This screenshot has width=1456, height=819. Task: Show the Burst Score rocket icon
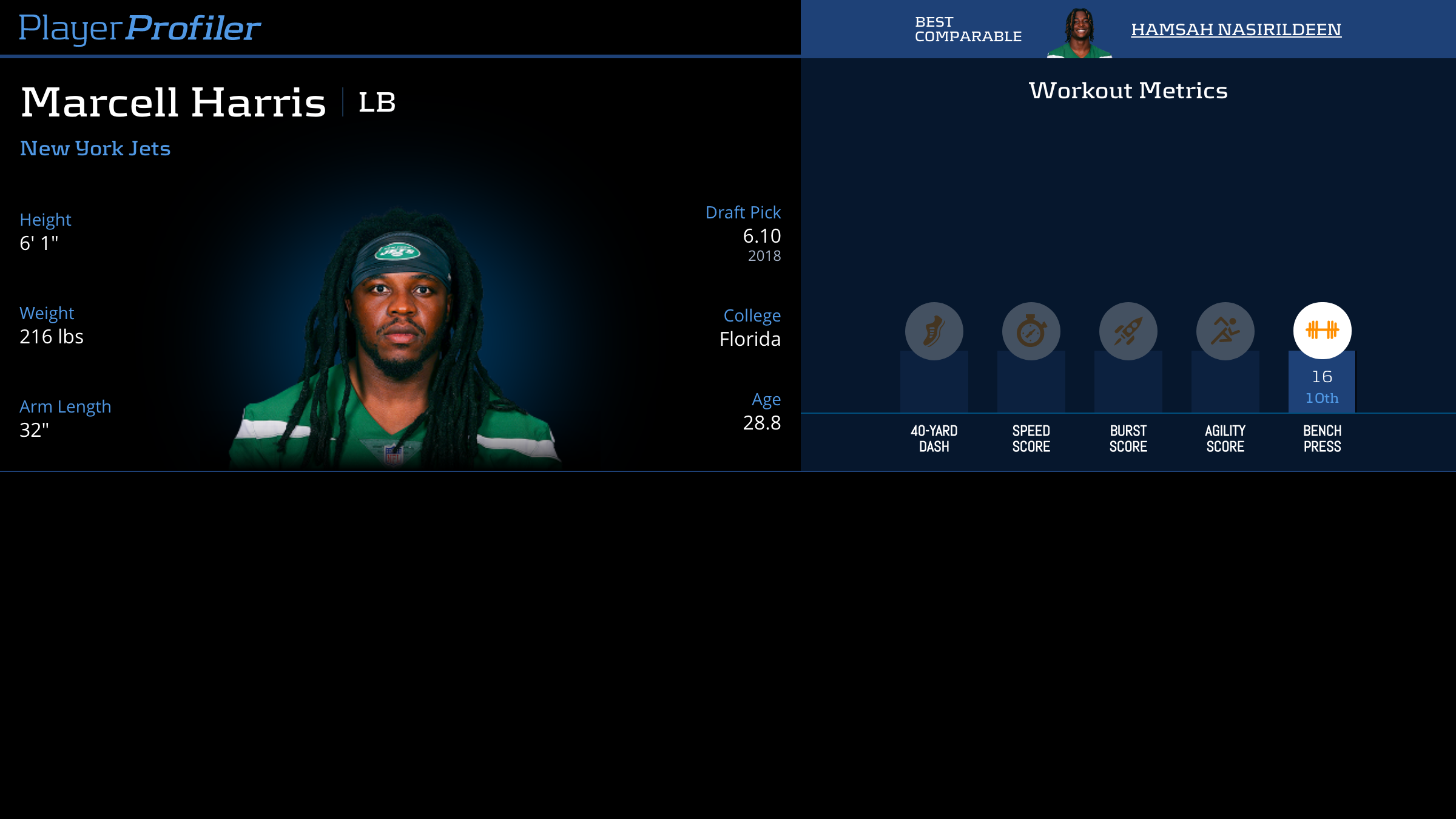click(x=1128, y=331)
